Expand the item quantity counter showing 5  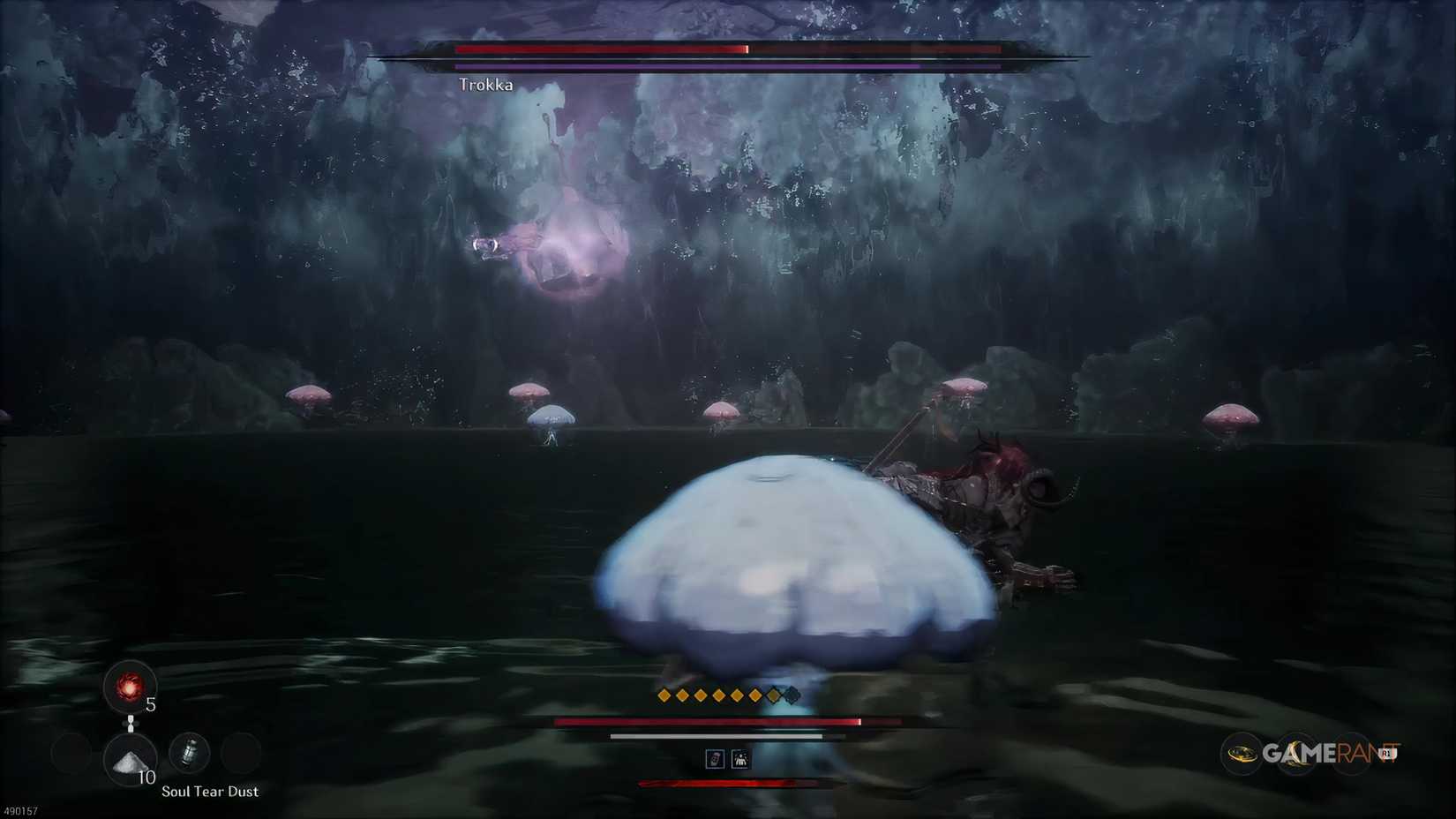[151, 704]
